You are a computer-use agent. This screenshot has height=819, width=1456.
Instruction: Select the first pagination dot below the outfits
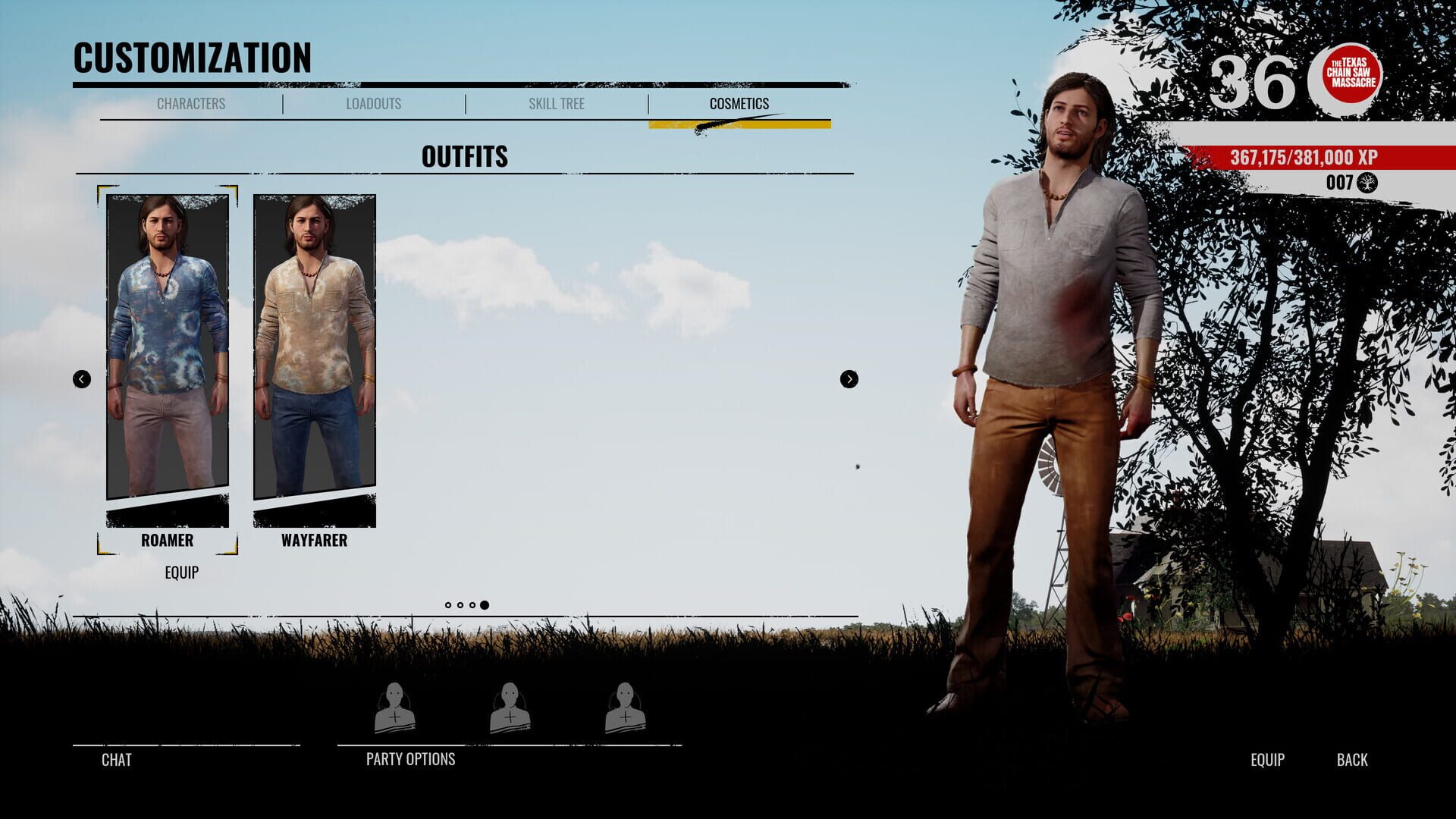448,604
